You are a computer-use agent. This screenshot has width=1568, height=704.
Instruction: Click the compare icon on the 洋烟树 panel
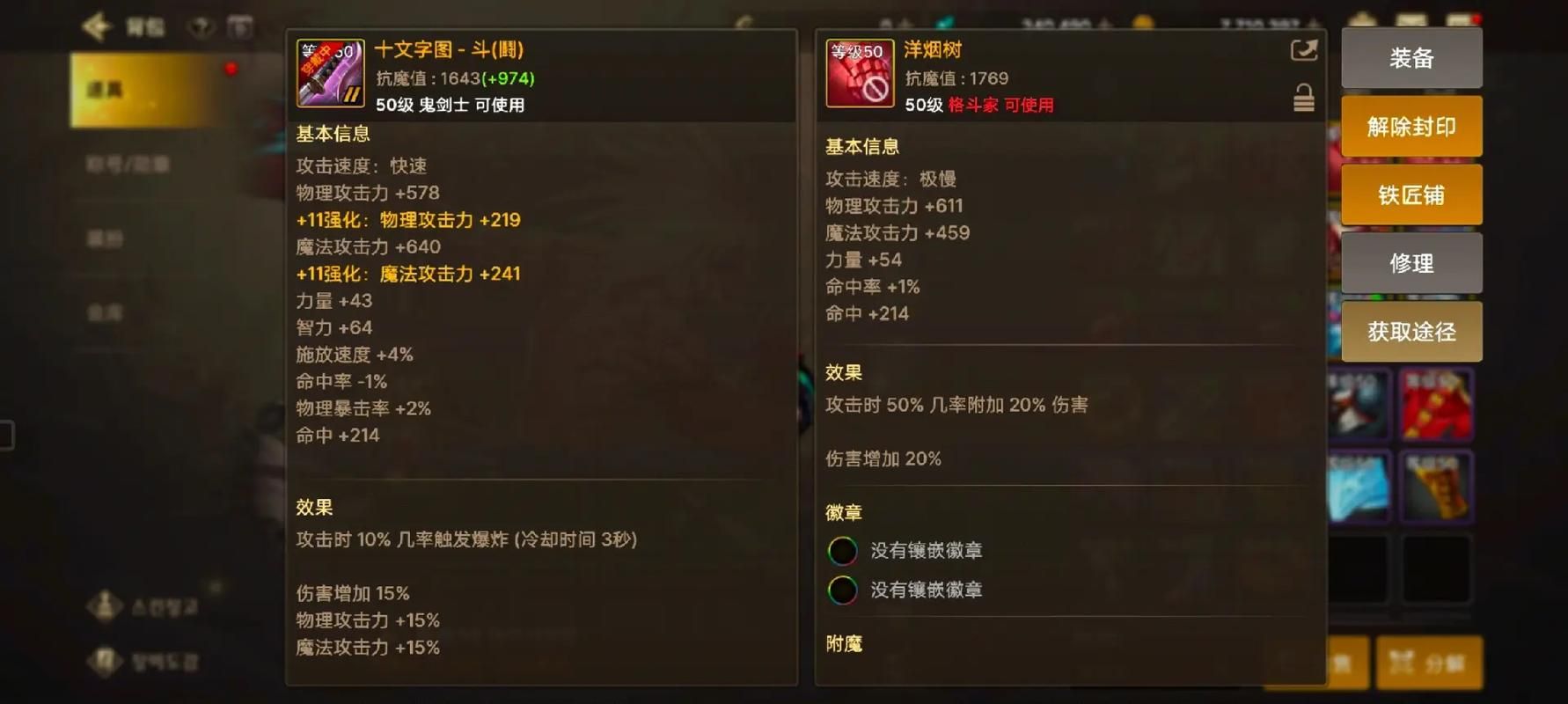1303,51
